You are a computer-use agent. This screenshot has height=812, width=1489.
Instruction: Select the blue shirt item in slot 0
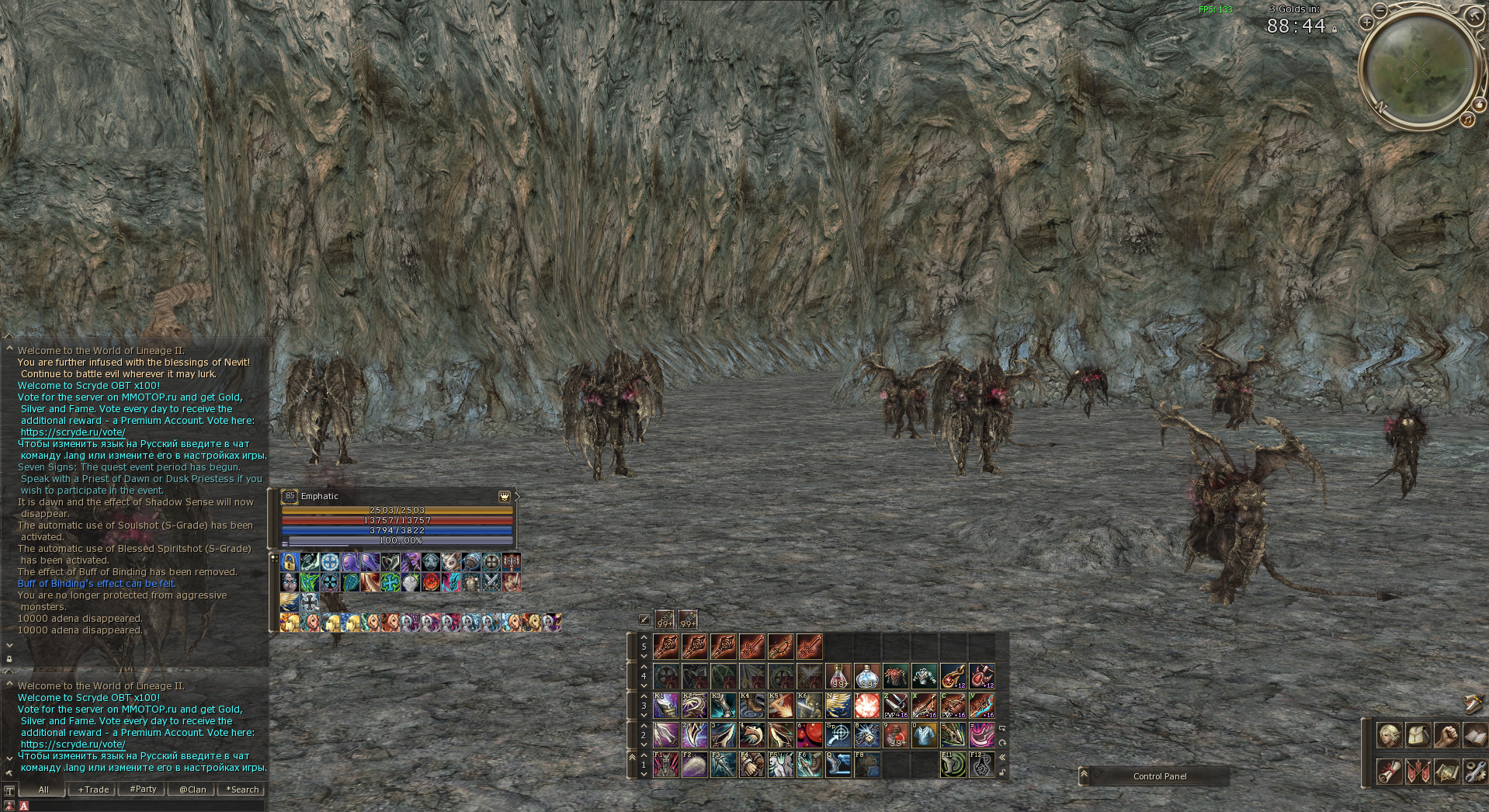[x=924, y=735]
